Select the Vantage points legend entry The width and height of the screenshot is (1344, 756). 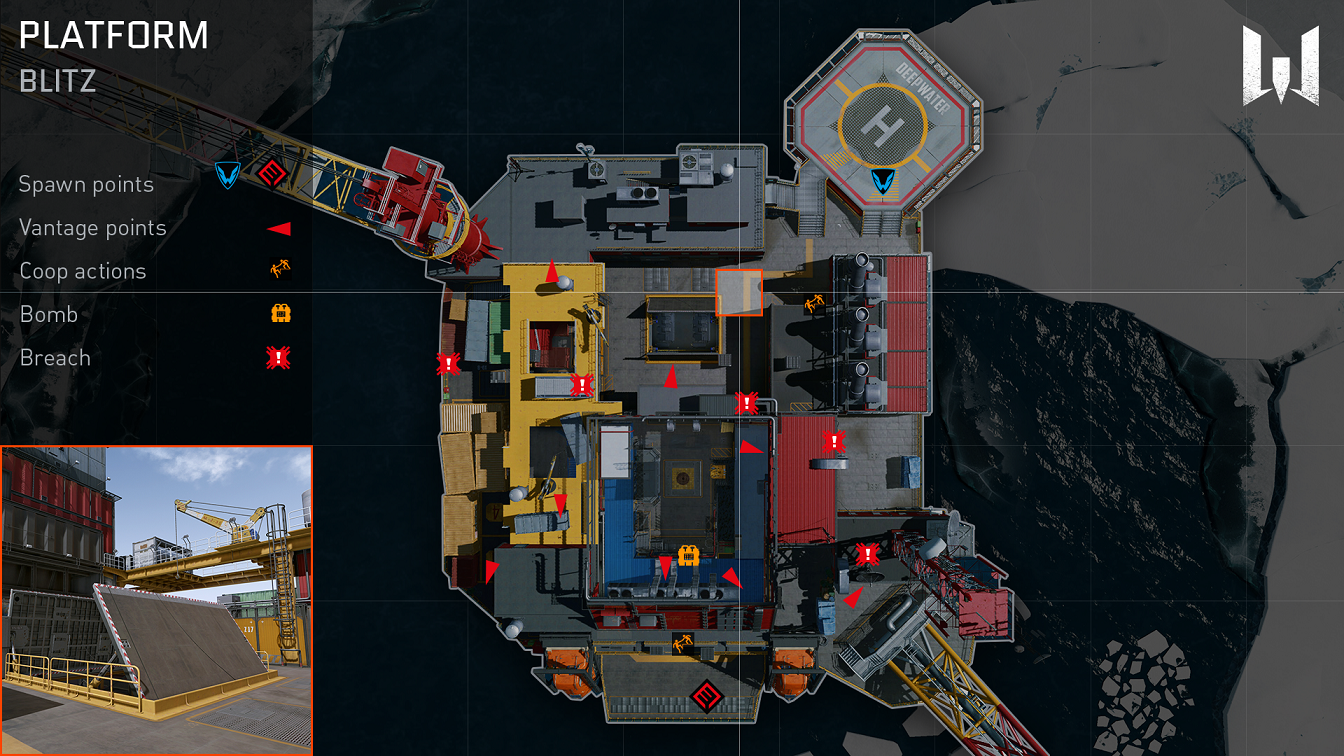[93, 228]
